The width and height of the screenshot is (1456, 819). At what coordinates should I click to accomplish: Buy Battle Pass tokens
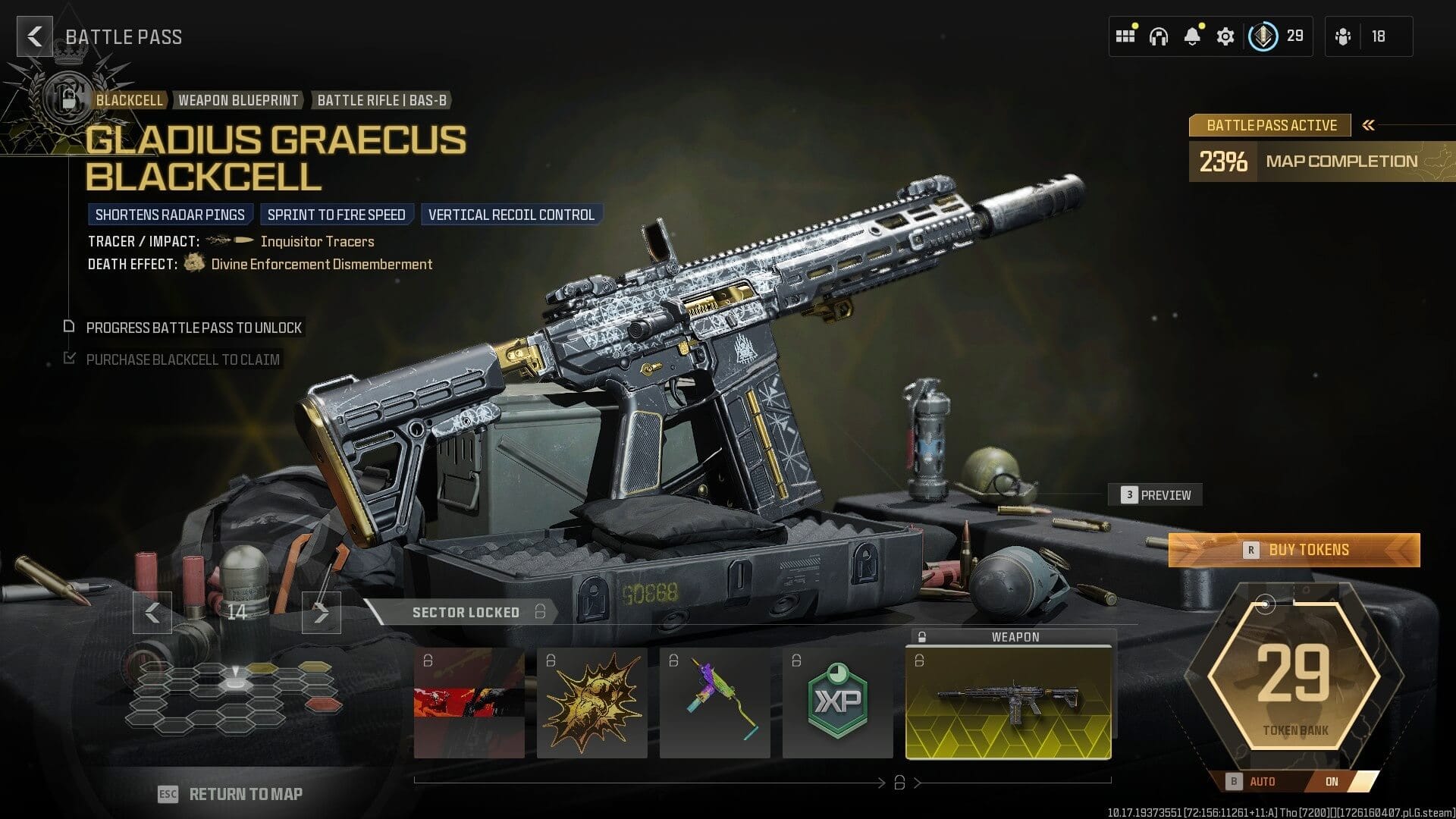(1294, 550)
